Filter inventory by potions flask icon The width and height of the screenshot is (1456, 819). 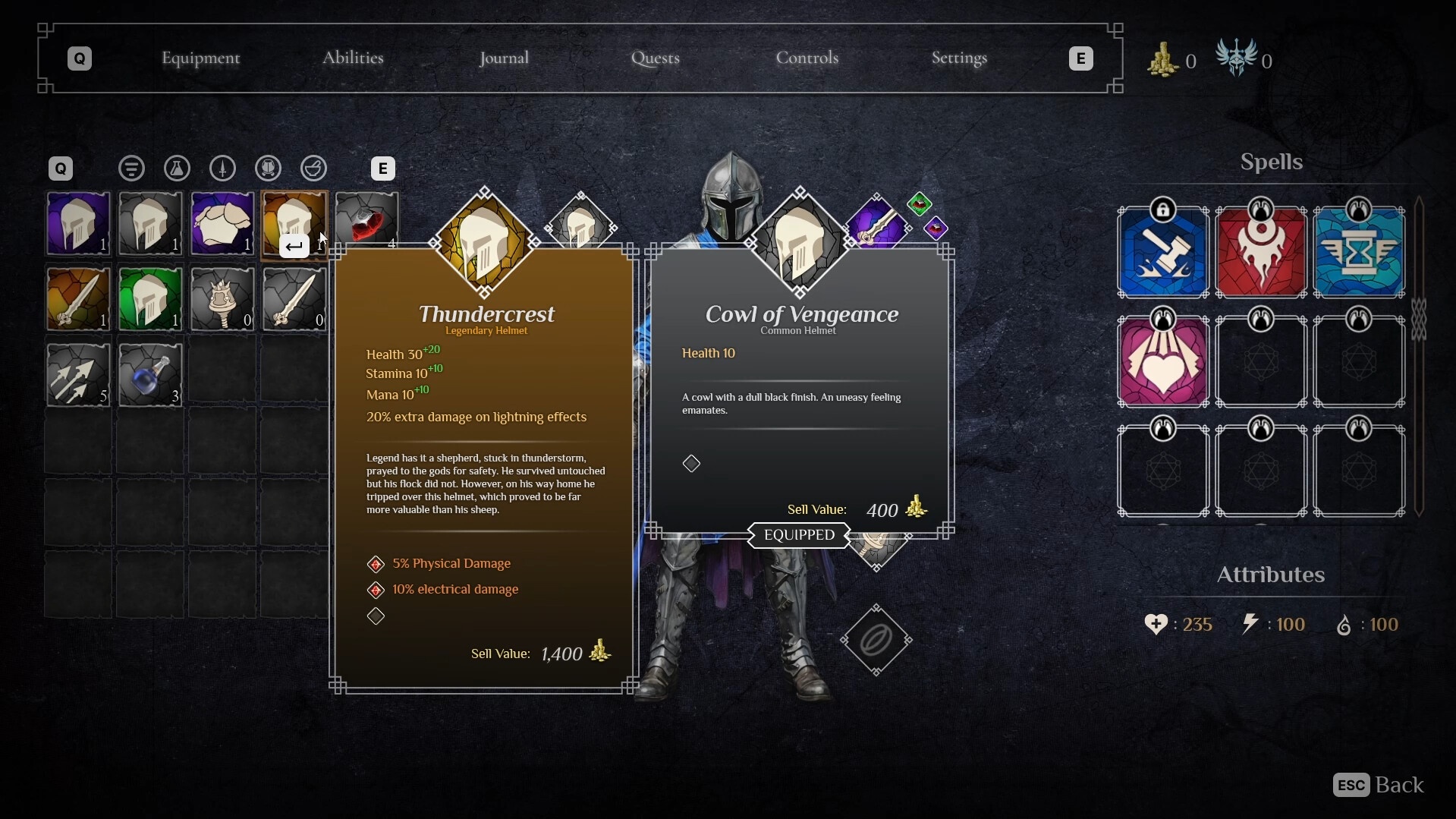coord(177,169)
